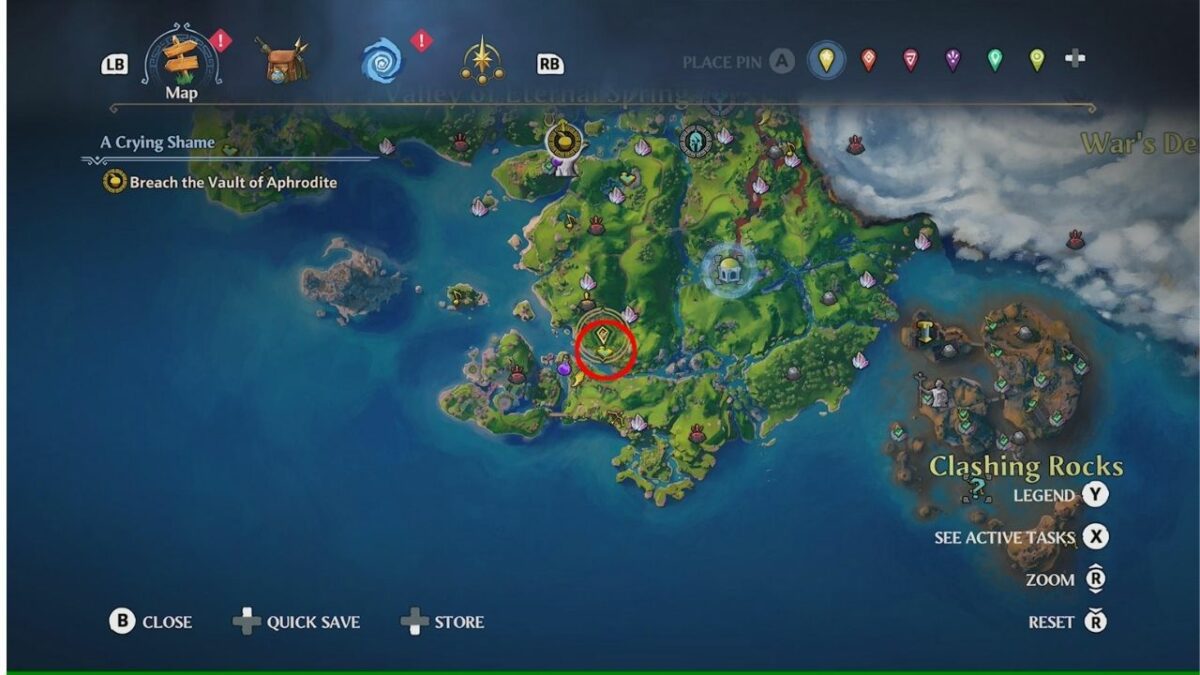Show the See Active Tasks list
This screenshot has width=1200, height=675.
coord(1097,537)
